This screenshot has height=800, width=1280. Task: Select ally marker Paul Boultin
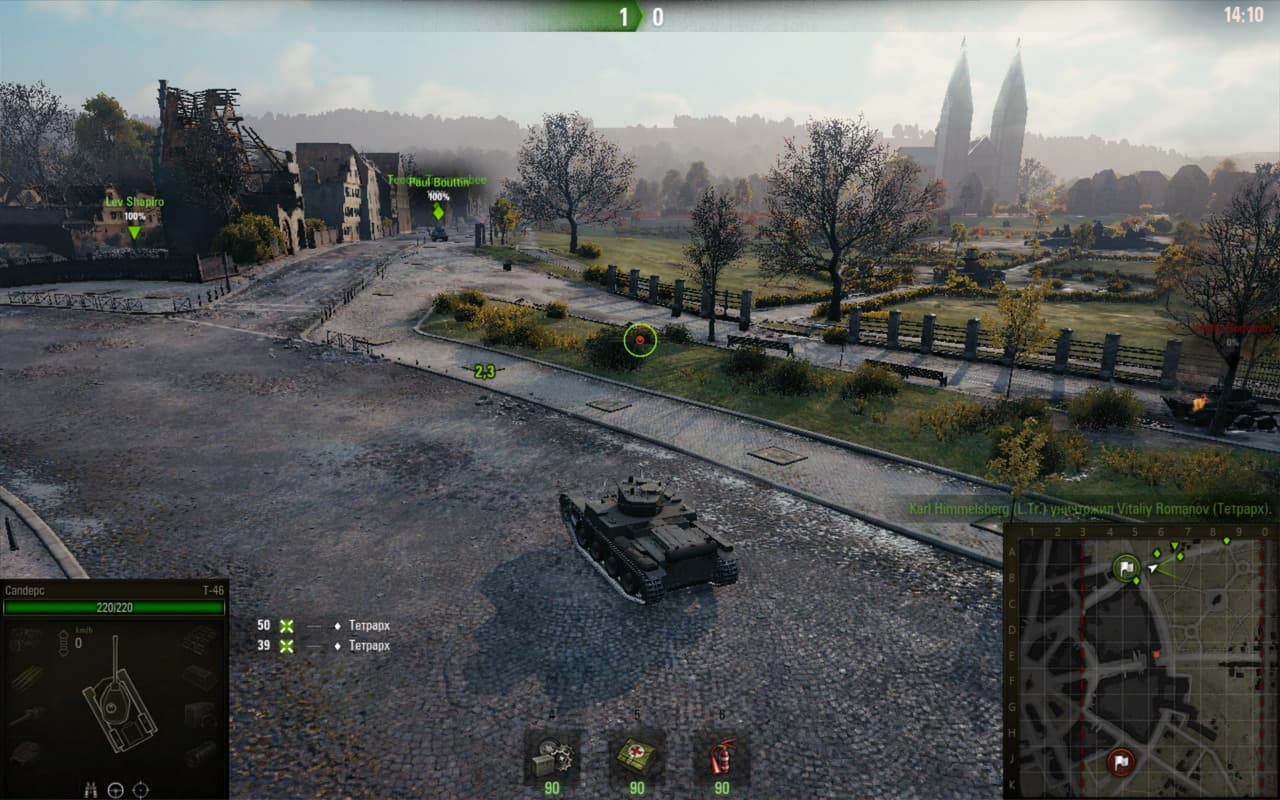pyautogui.click(x=438, y=196)
